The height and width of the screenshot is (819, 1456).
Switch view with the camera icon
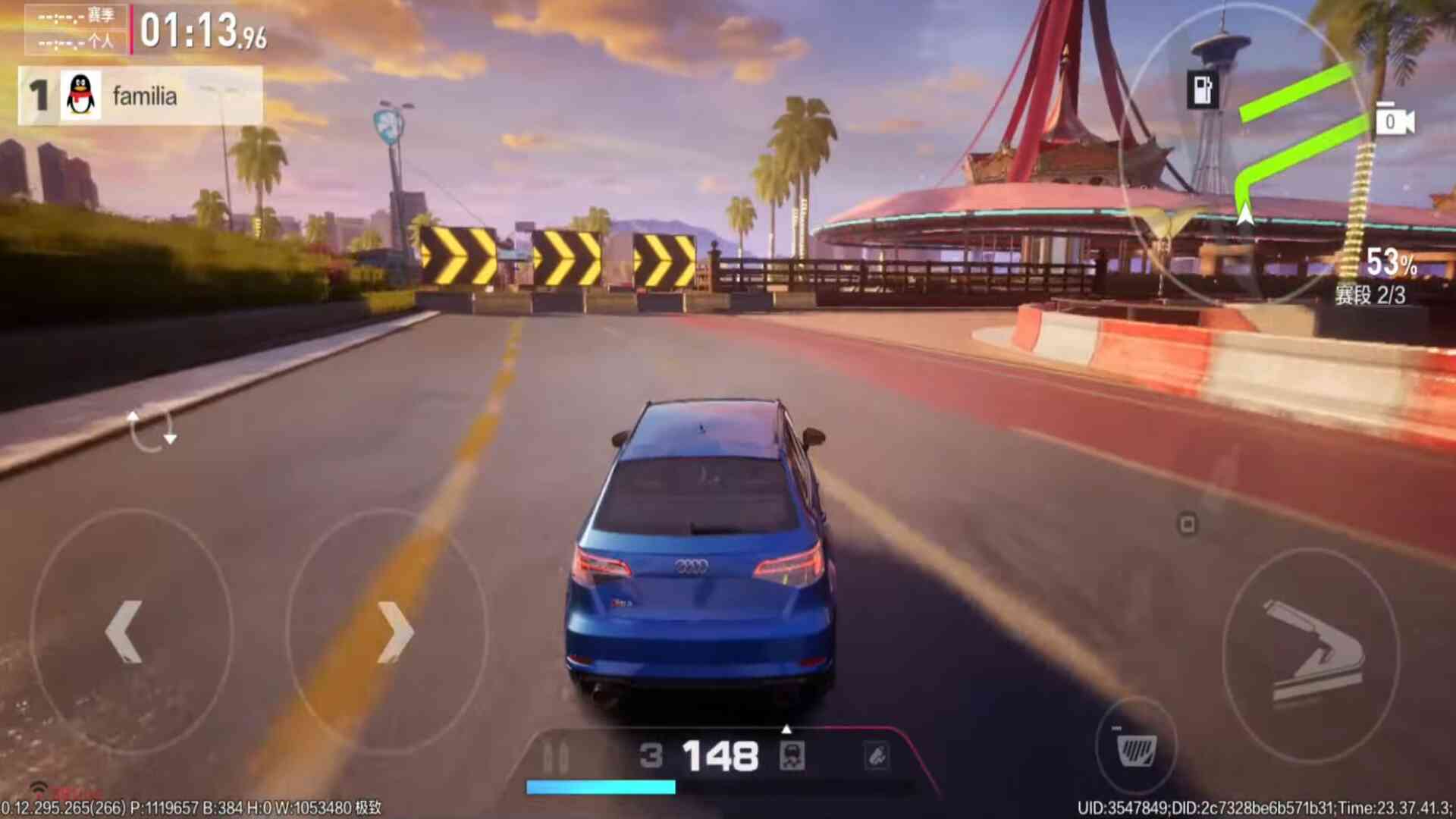tap(1394, 121)
